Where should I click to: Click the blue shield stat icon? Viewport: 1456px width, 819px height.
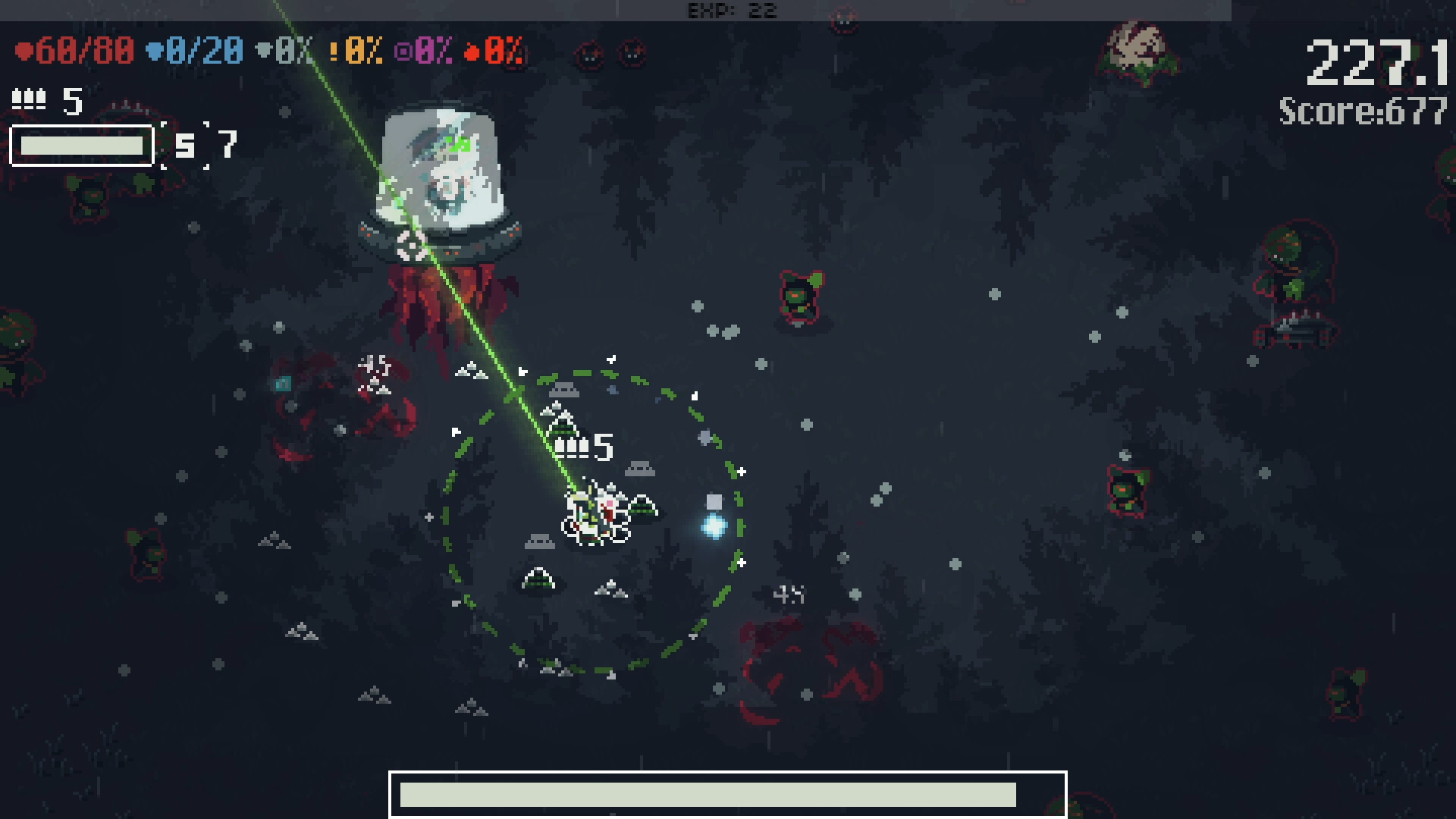[157, 52]
